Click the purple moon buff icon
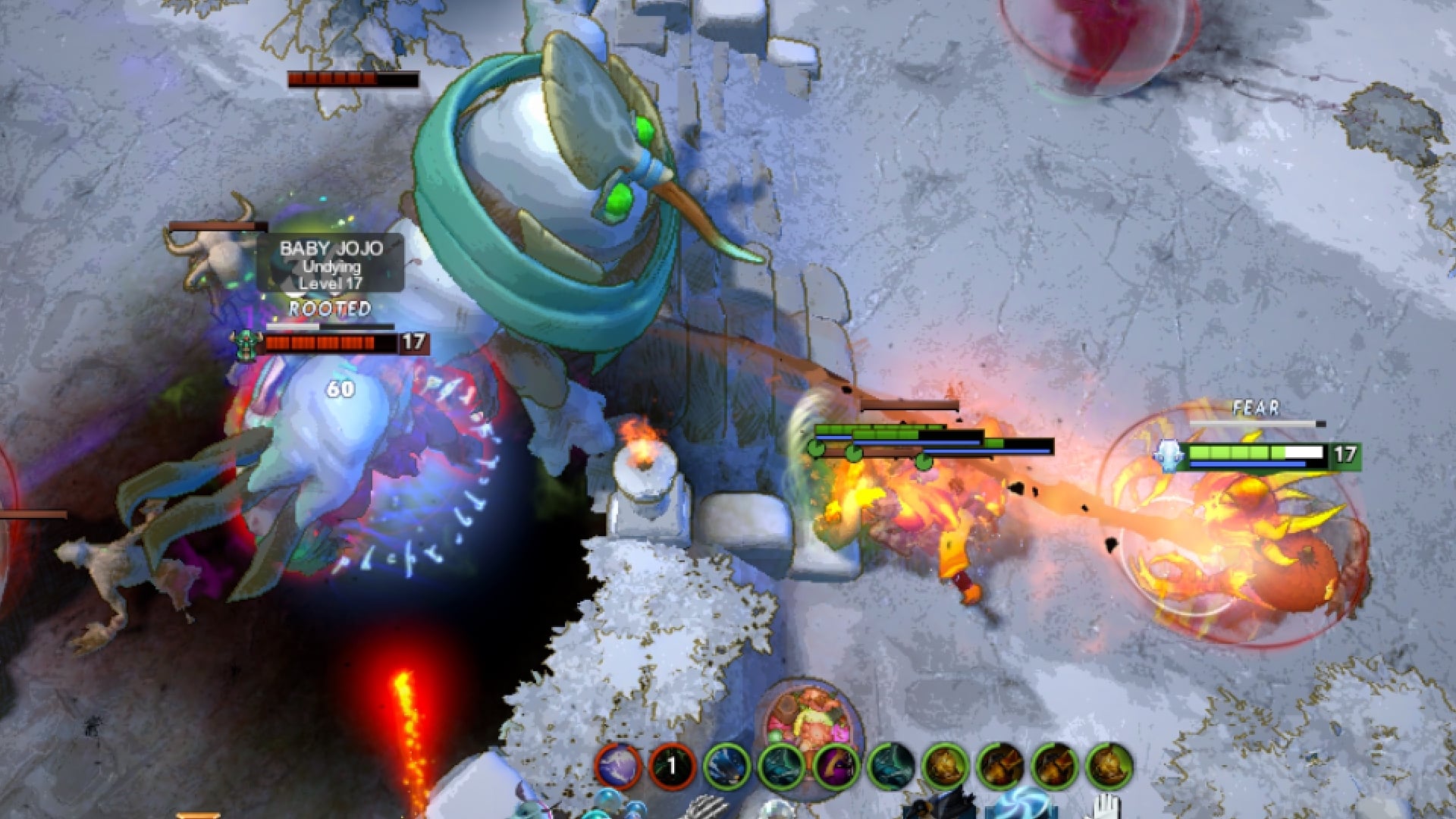This screenshot has height=819, width=1456. 617,764
